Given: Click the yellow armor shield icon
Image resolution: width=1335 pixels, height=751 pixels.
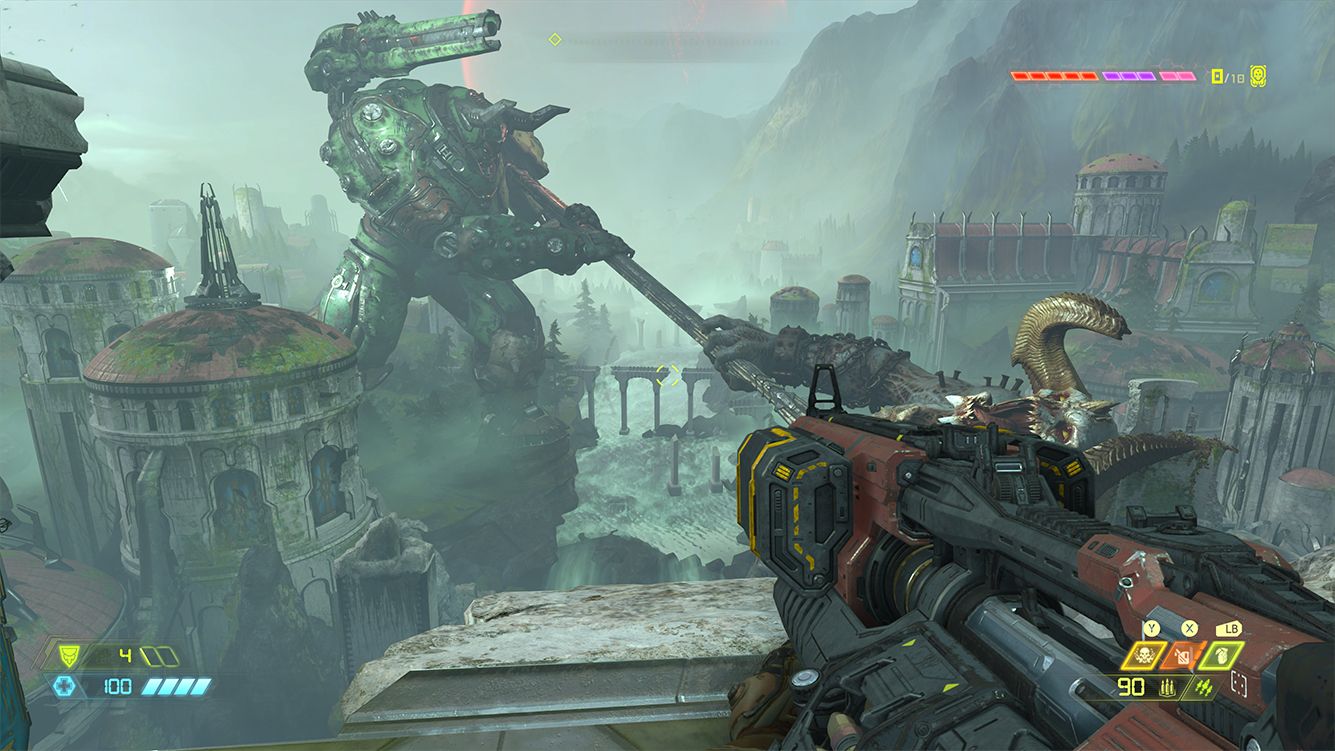Looking at the screenshot, I should point(69,656).
